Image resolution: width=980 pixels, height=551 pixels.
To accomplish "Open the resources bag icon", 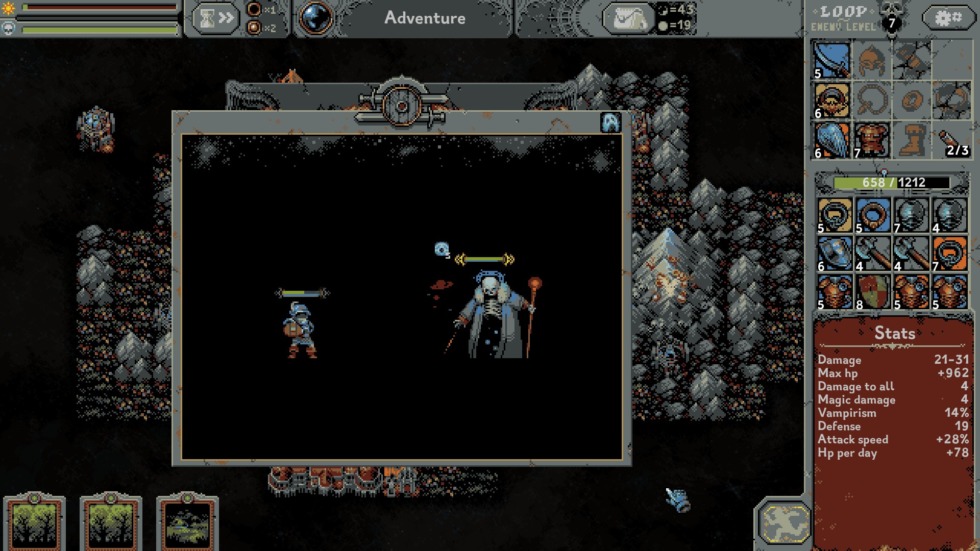I will pos(628,18).
